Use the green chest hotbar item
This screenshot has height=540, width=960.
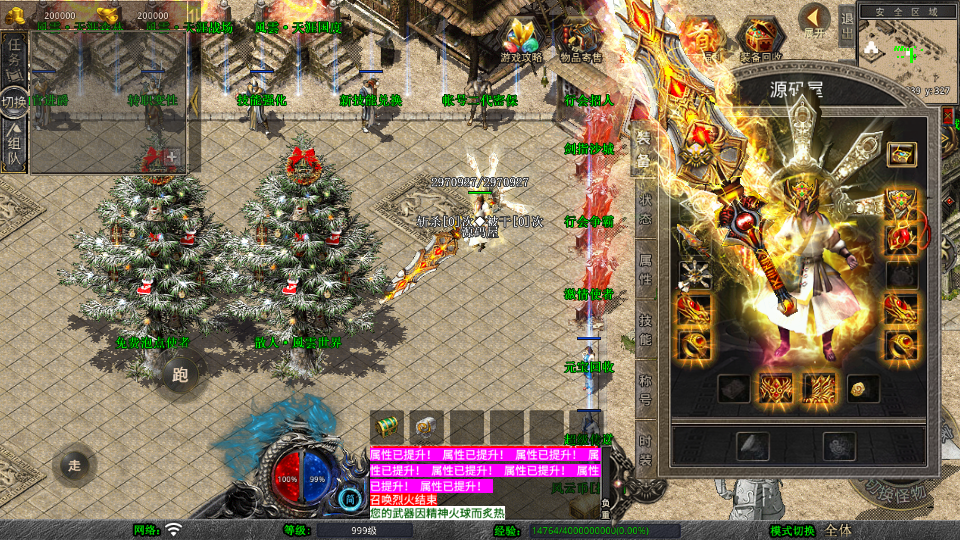point(385,425)
